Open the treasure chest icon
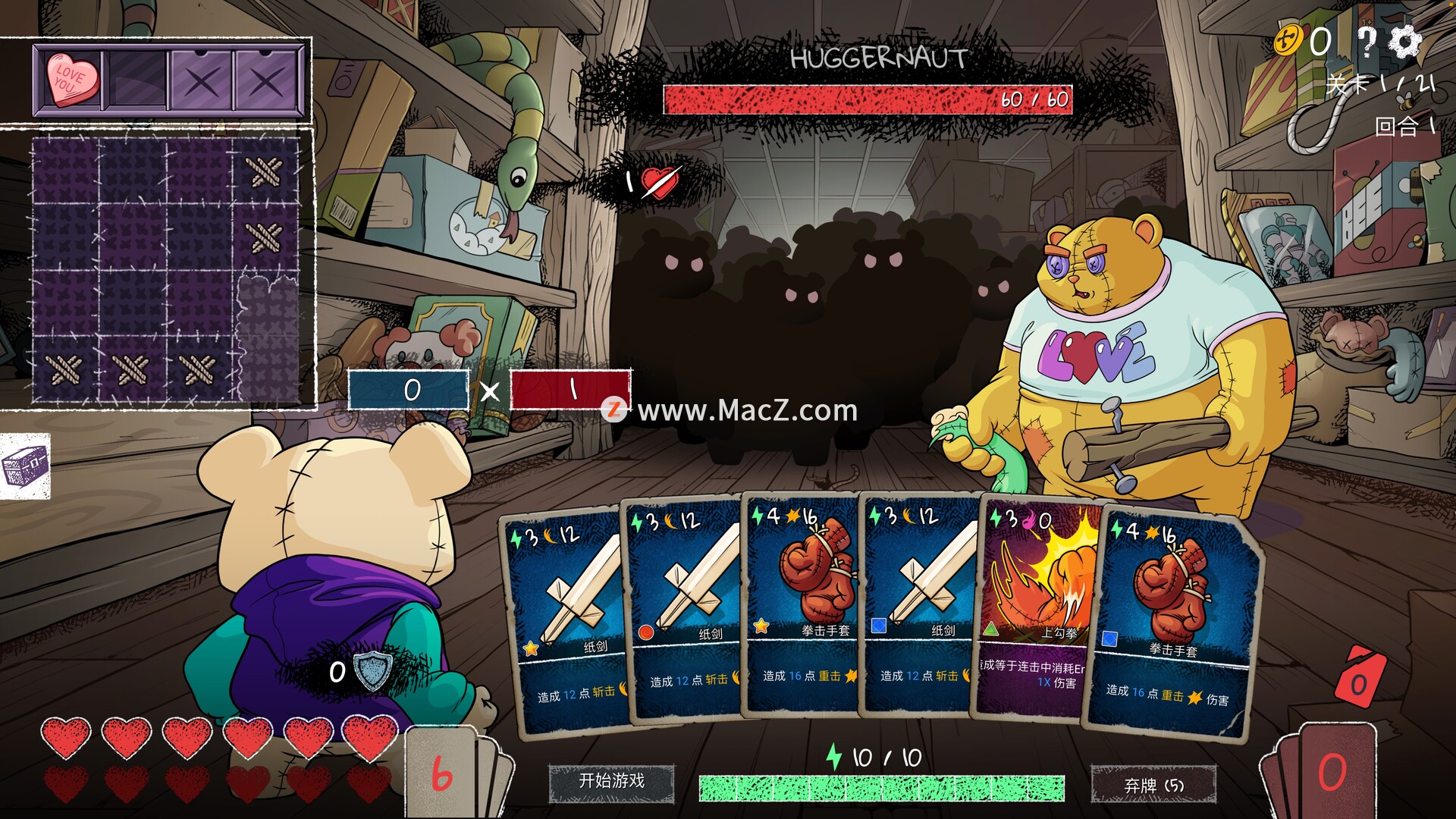Image resolution: width=1456 pixels, height=819 pixels. tap(25, 466)
